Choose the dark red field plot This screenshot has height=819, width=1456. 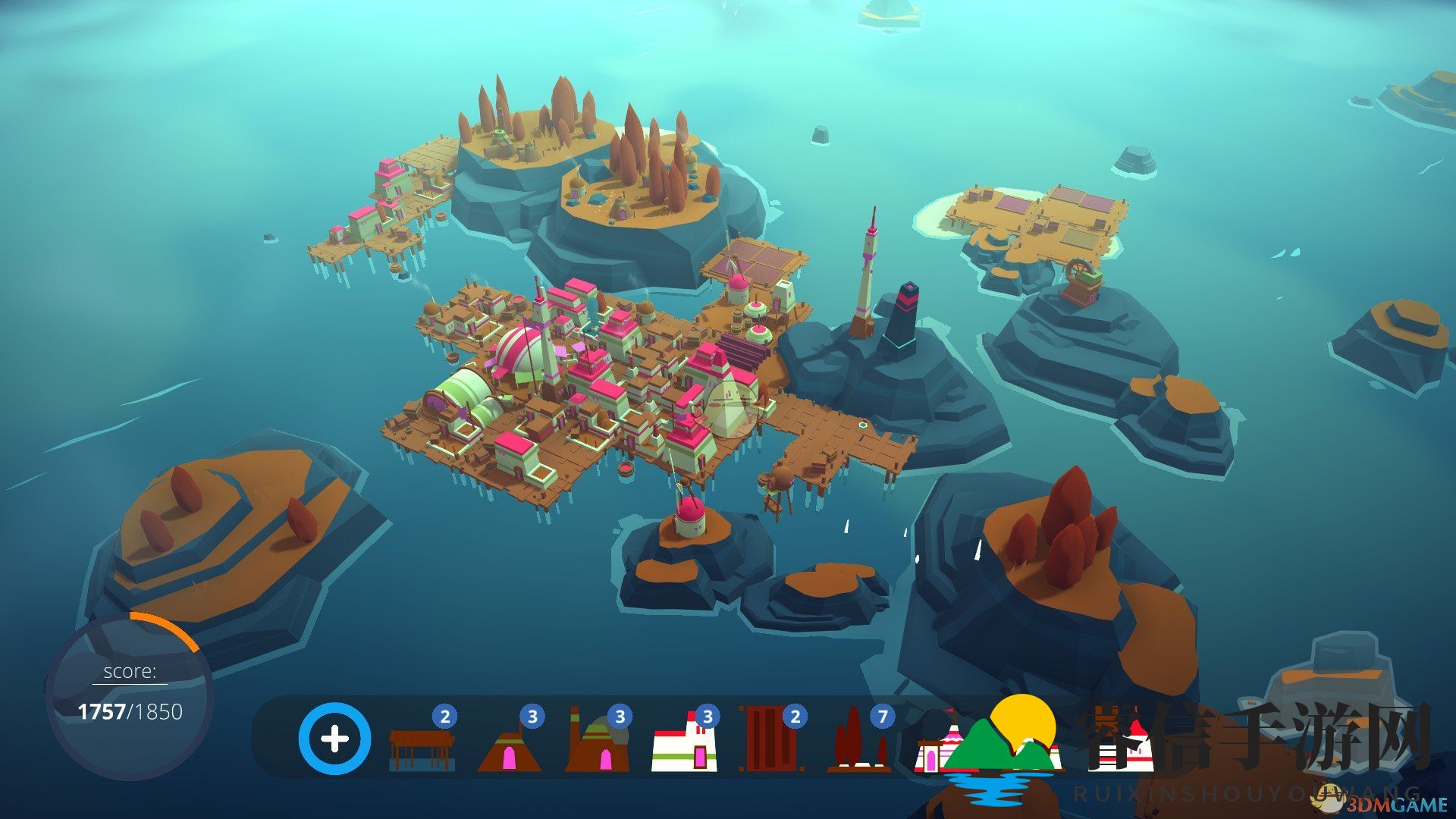click(x=771, y=739)
